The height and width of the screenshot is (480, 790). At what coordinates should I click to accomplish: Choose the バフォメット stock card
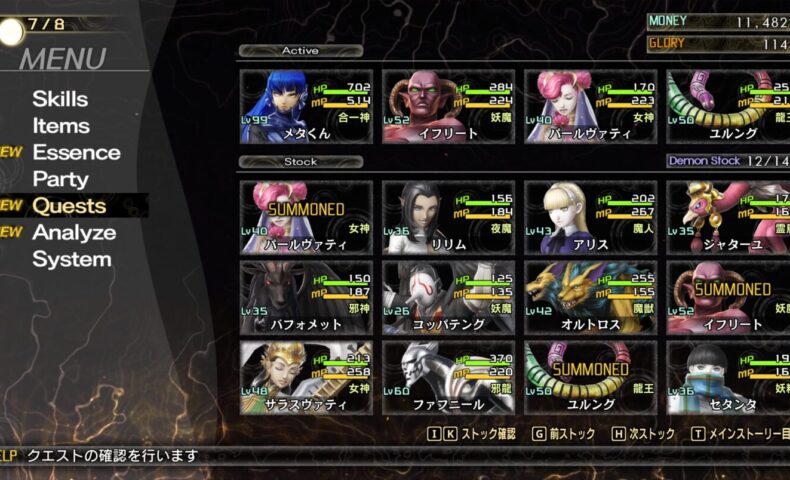[306, 298]
